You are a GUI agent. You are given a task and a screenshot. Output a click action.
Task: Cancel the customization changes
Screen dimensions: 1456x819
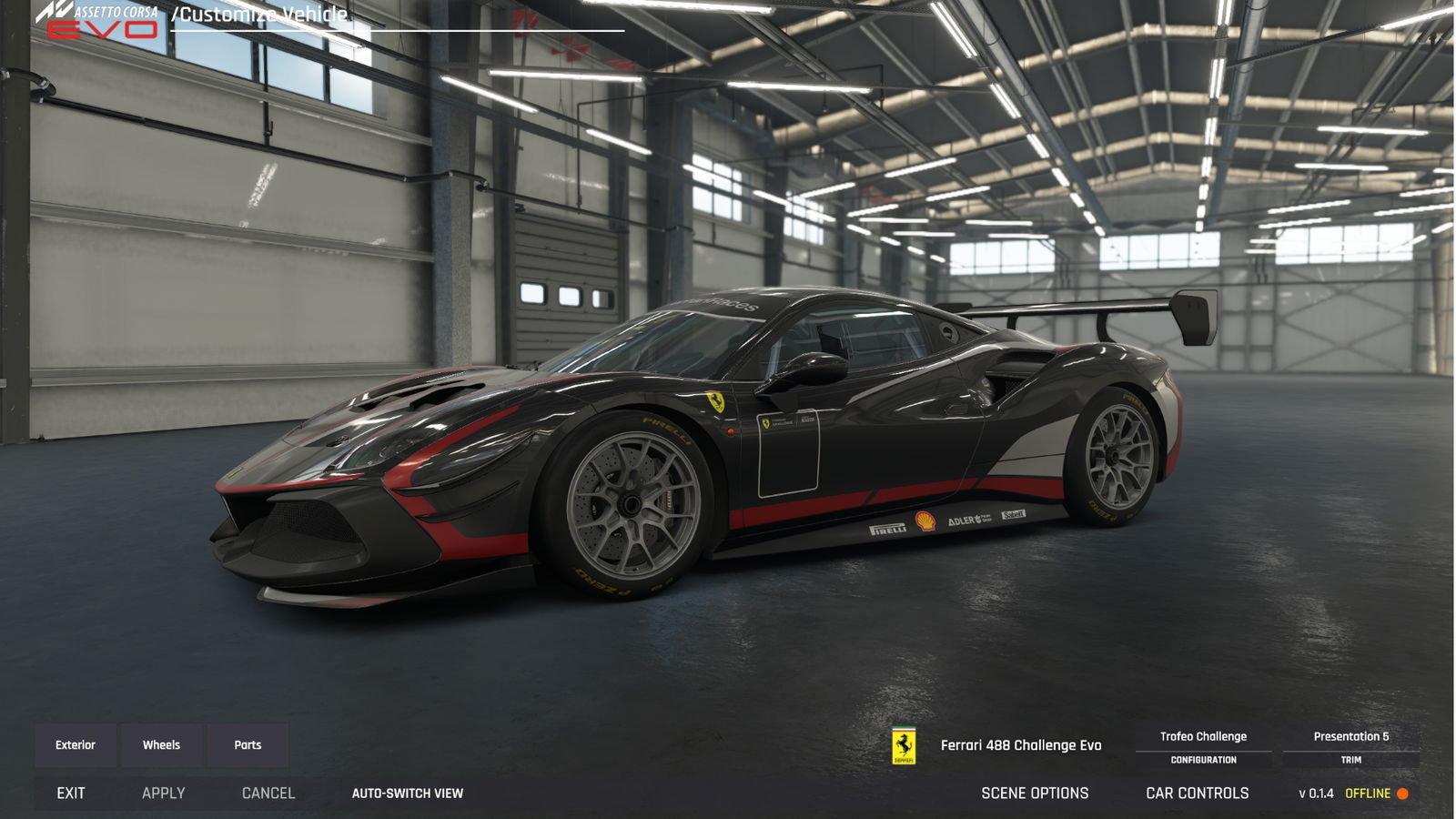[x=268, y=794]
